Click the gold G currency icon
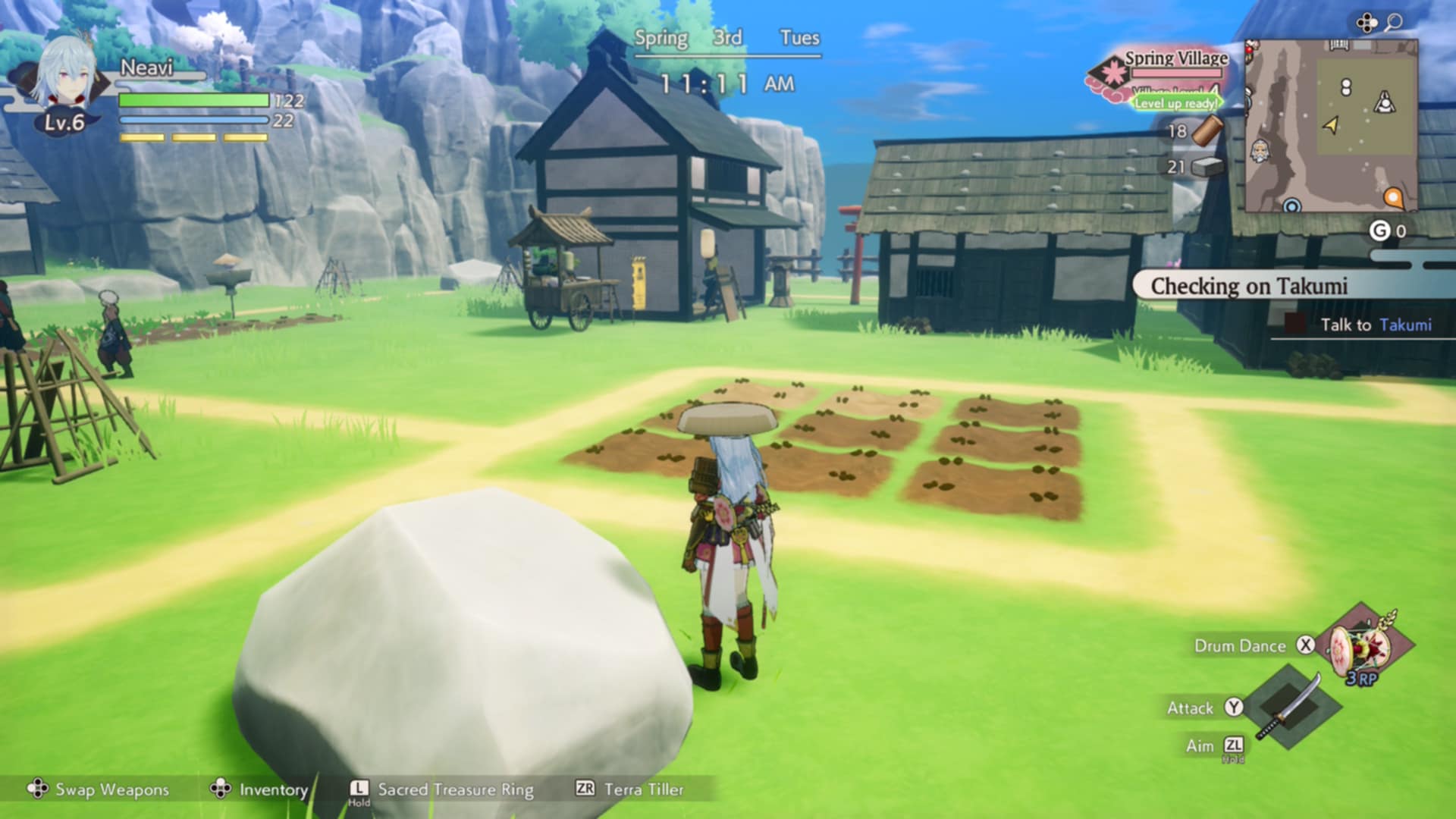This screenshot has width=1456, height=819. click(x=1379, y=231)
